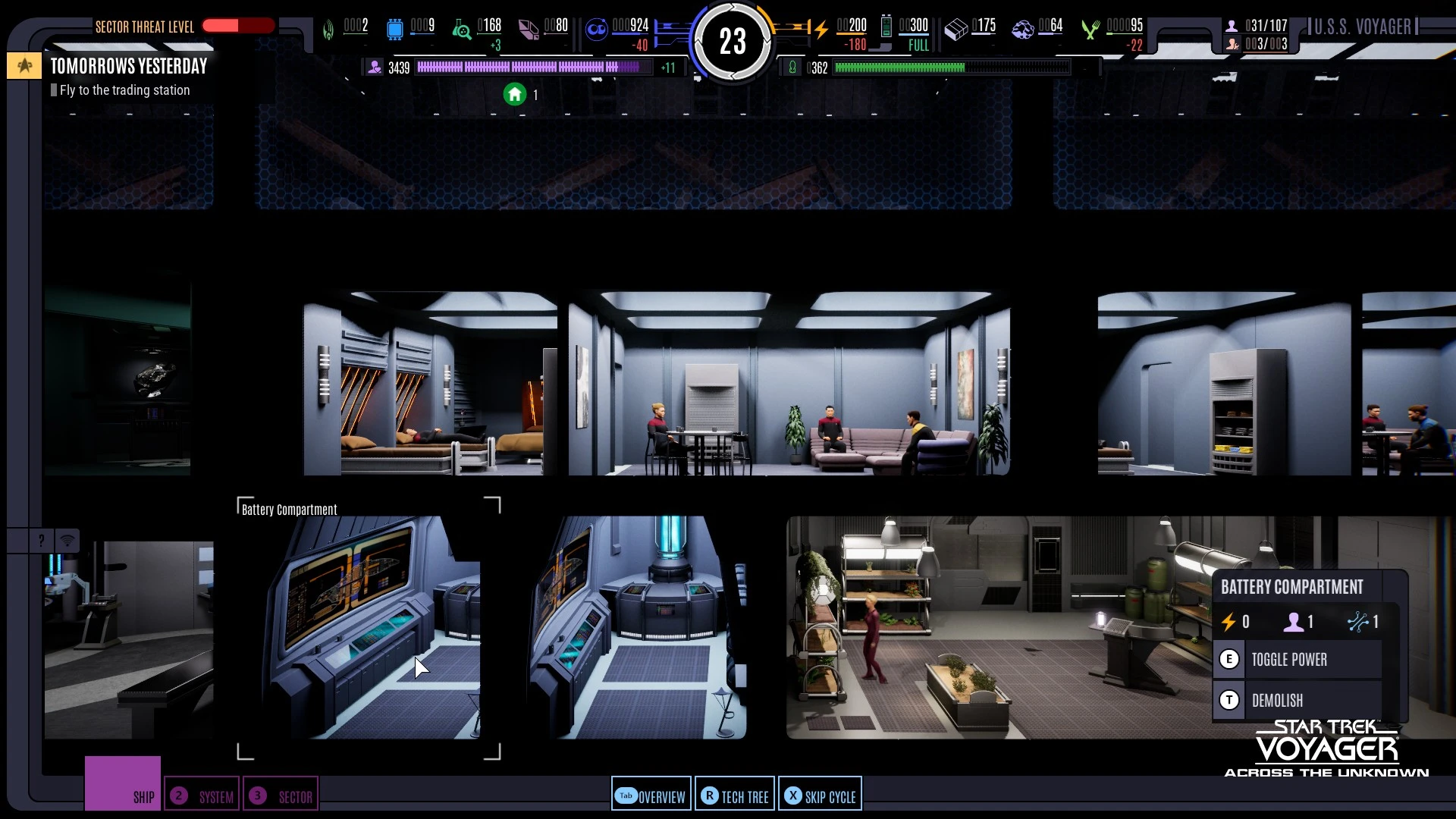Click the question mark help icon

(41, 540)
